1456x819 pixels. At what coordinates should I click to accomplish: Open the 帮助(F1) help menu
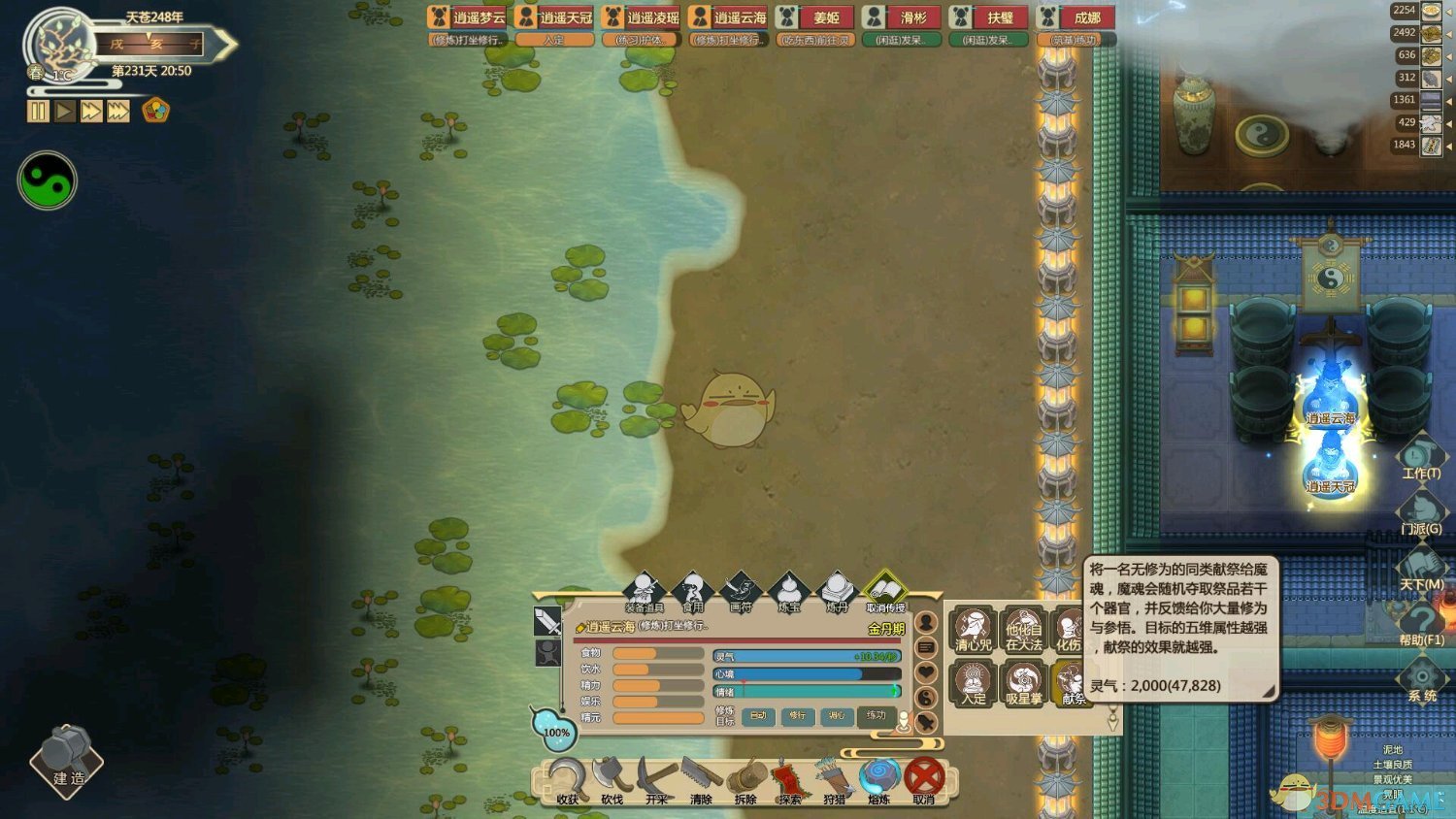[x=1421, y=623]
